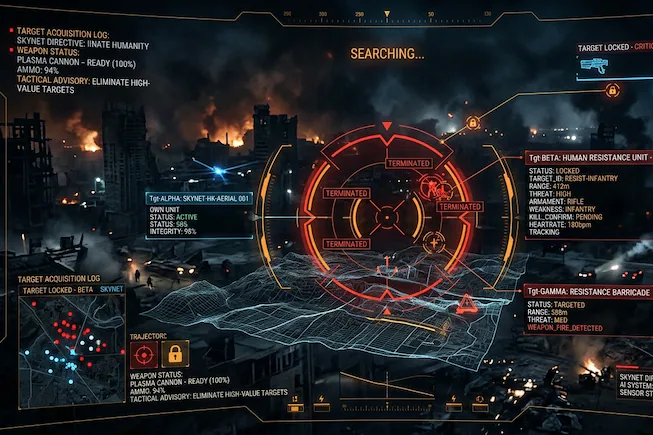Select the red target figure inside reticle
653x435 pixels.
point(431,185)
